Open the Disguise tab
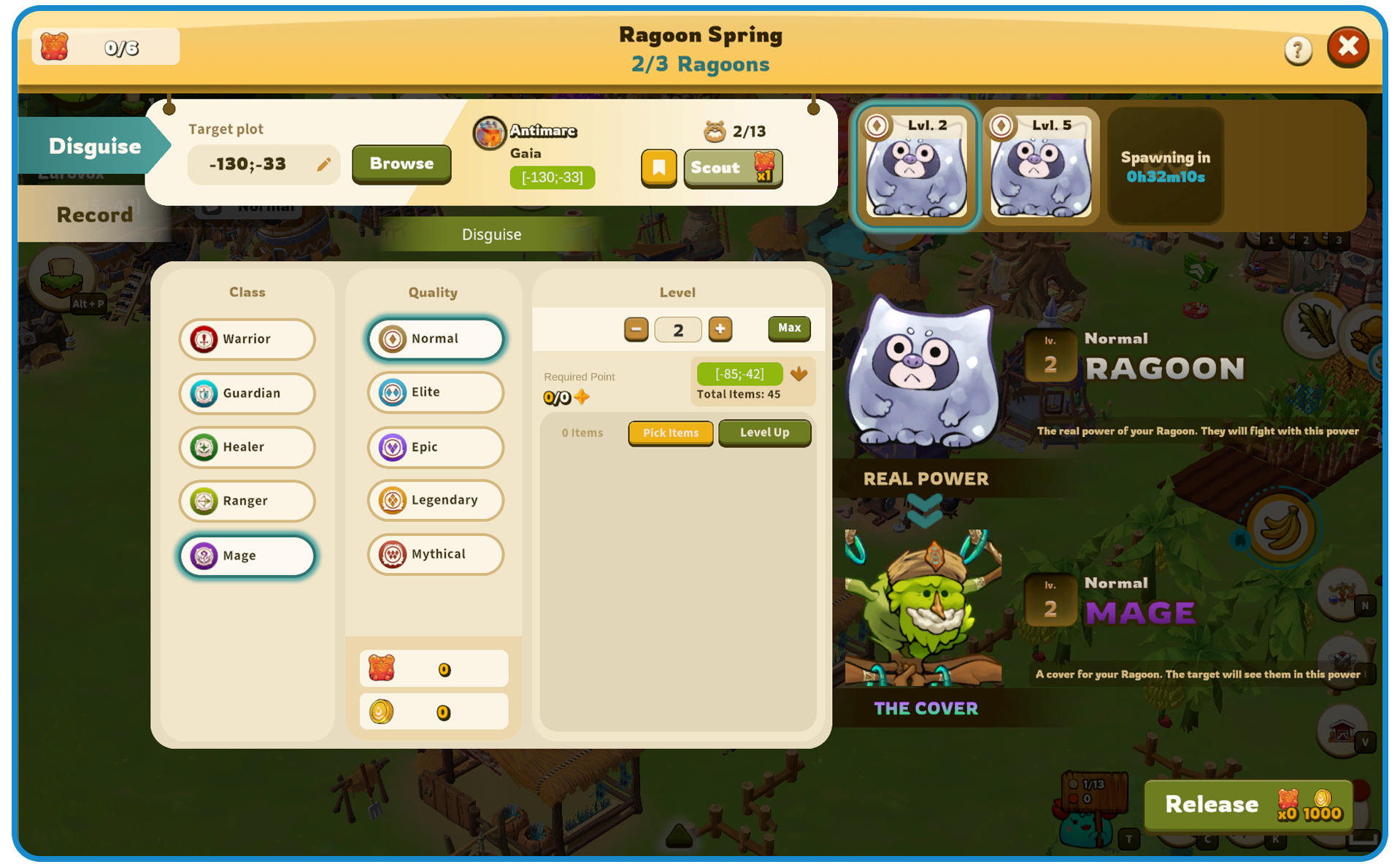The width and height of the screenshot is (1400, 867). pos(95,145)
